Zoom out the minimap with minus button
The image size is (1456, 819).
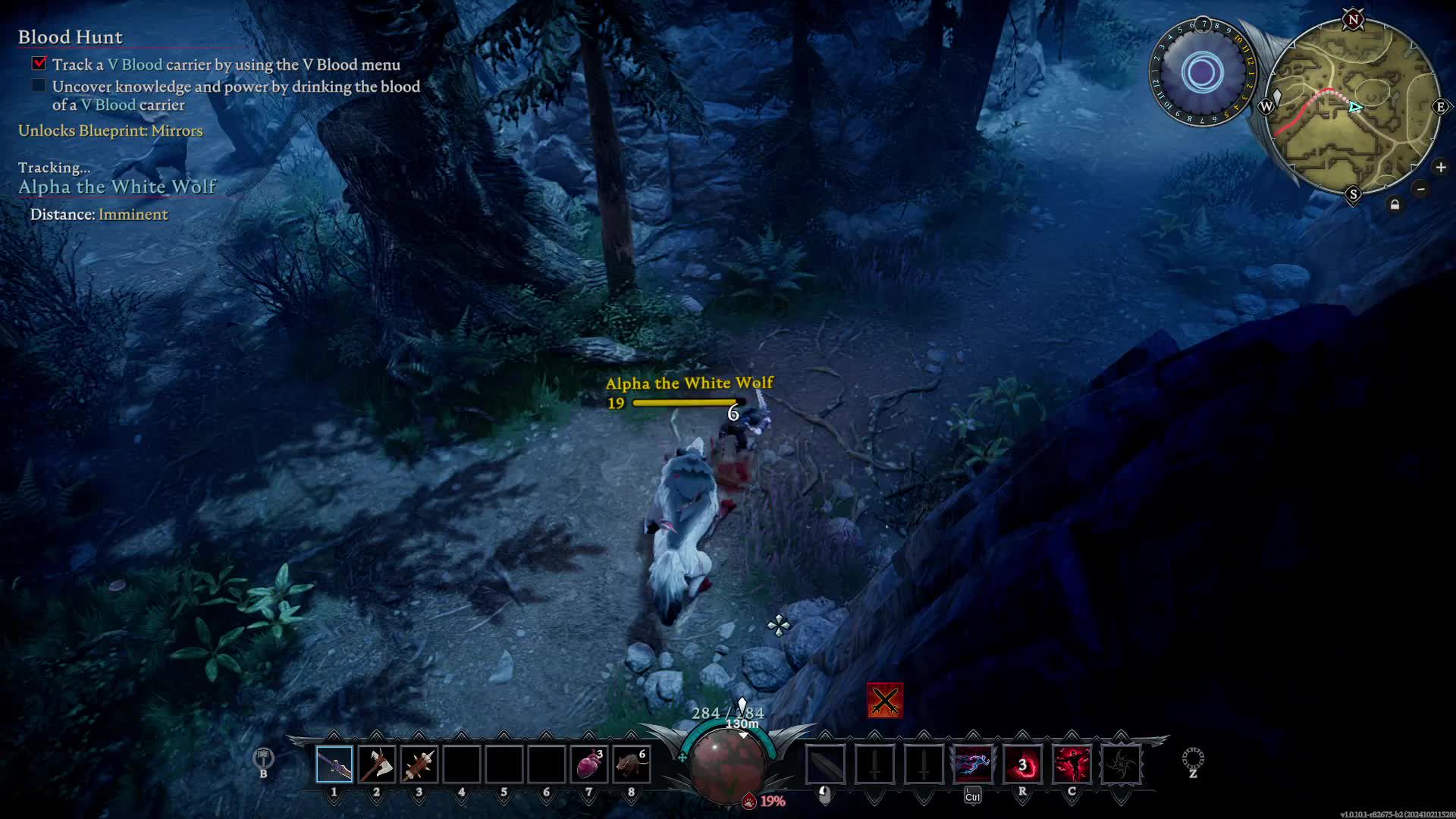(x=1421, y=189)
